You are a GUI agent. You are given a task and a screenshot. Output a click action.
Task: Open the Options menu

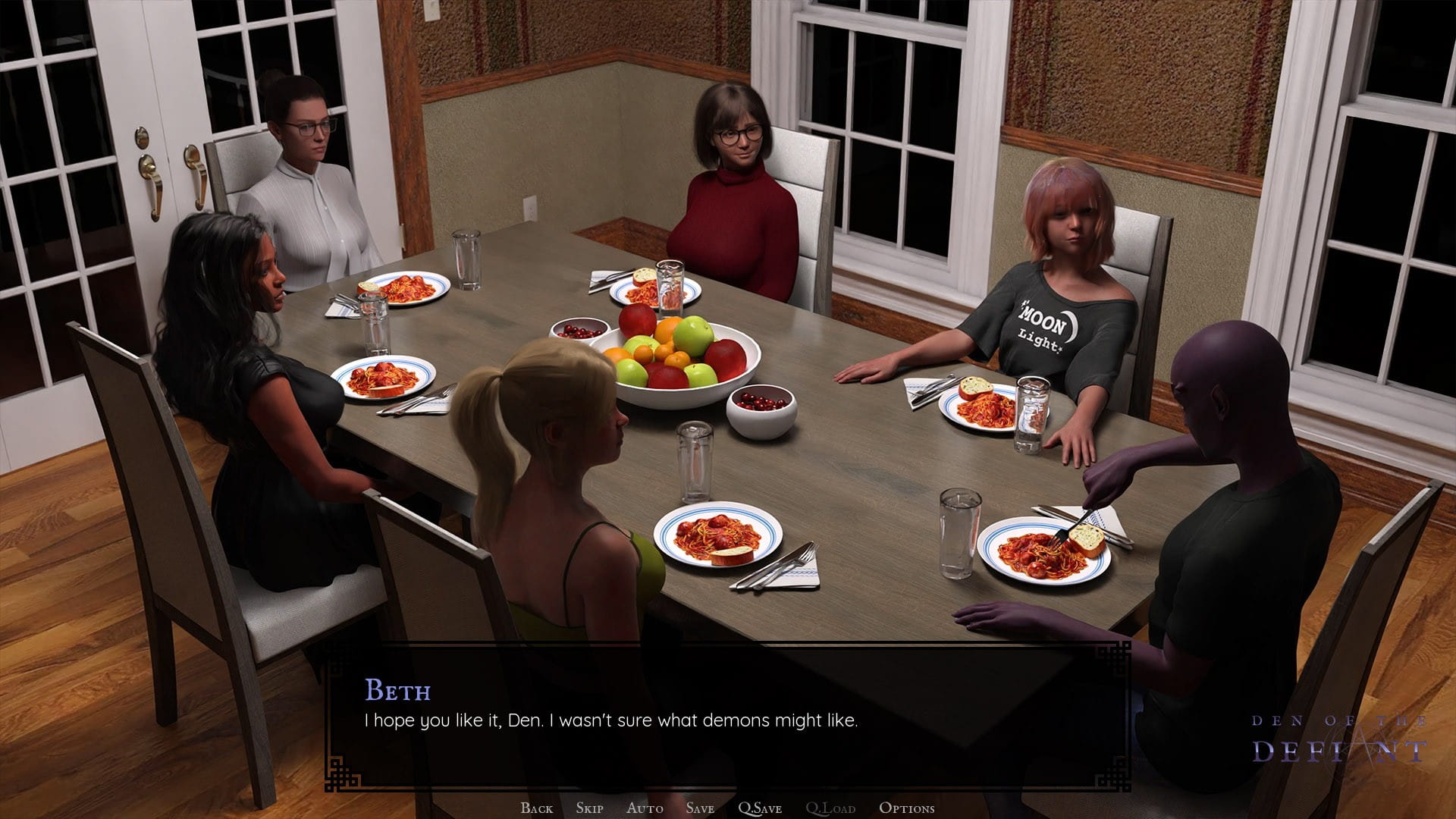coord(906,808)
